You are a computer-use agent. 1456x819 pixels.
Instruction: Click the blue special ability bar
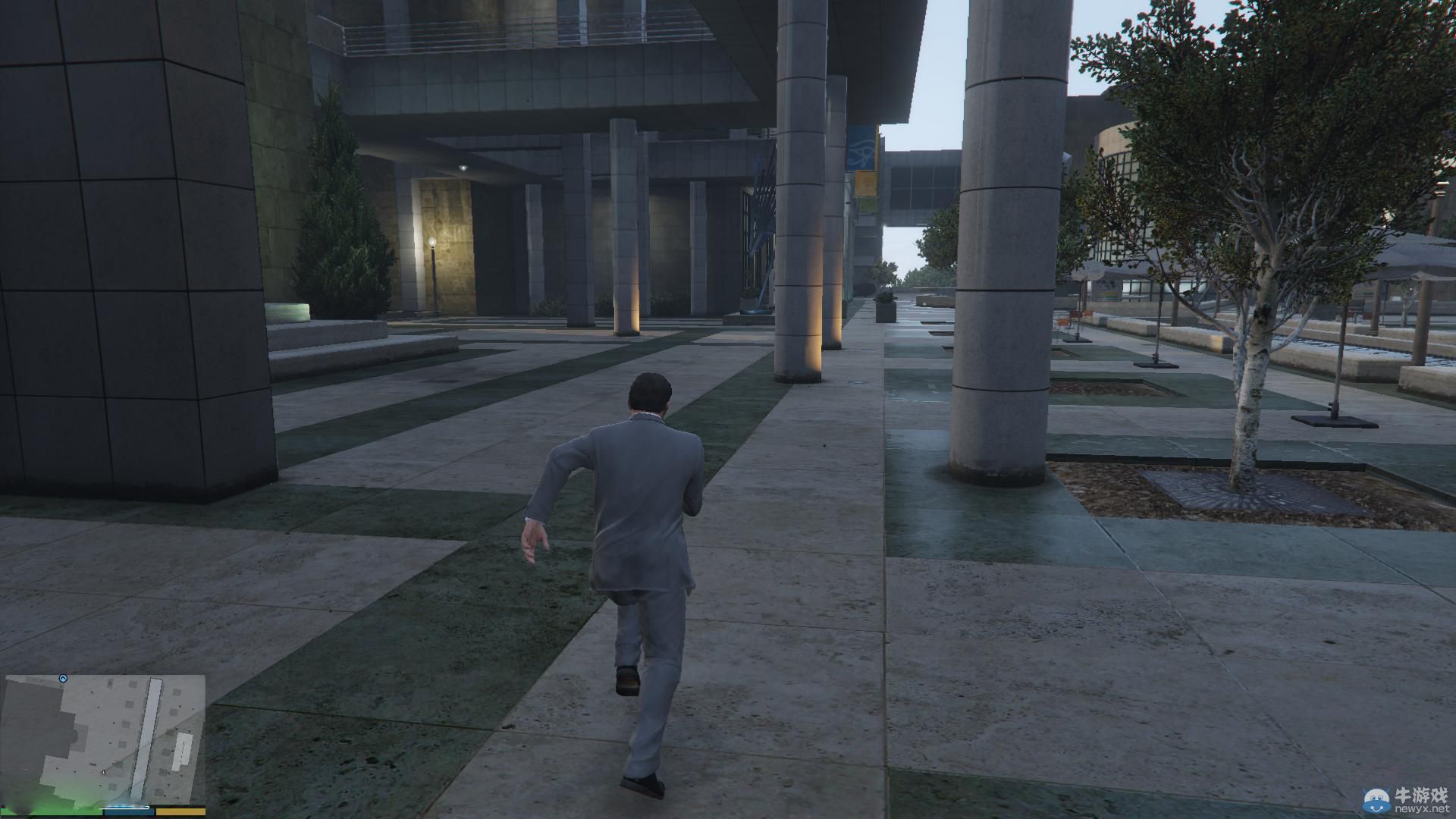click(129, 813)
